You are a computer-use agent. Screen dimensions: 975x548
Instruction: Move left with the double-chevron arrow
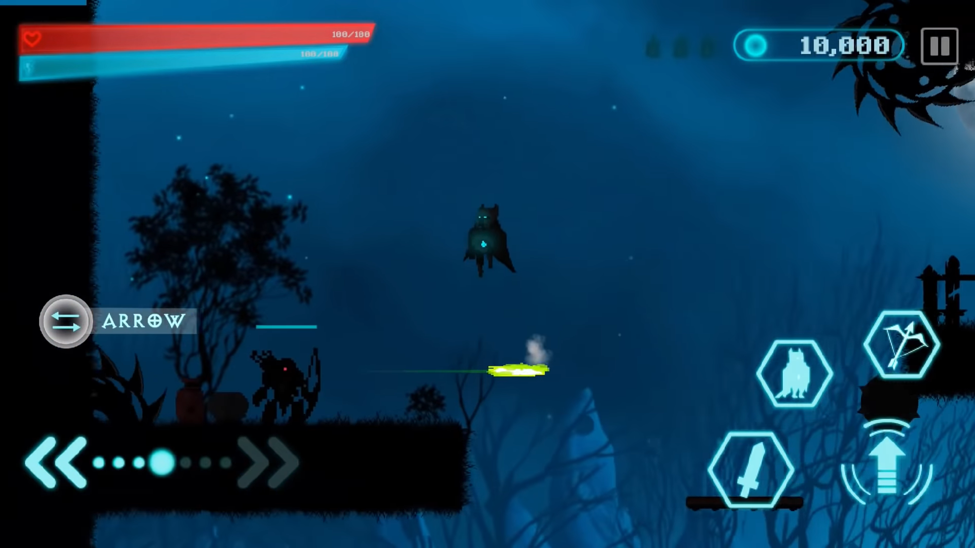(55, 462)
